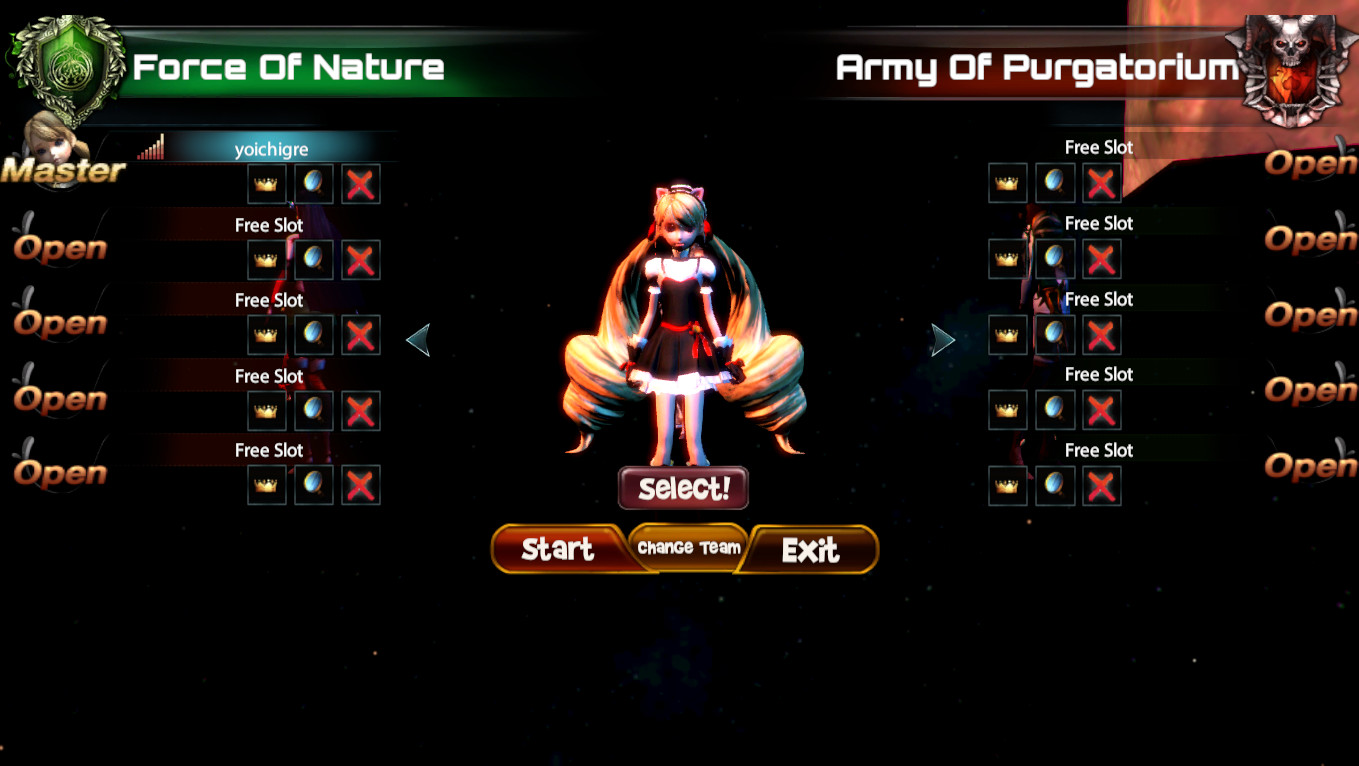
Task: Click the magnifying glass icon beside yoichigre
Action: click(x=313, y=183)
